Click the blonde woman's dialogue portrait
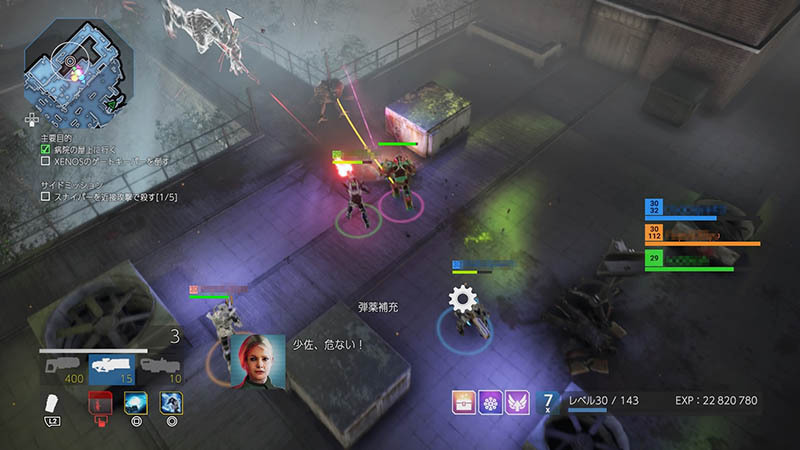The height and width of the screenshot is (450, 800). click(258, 360)
